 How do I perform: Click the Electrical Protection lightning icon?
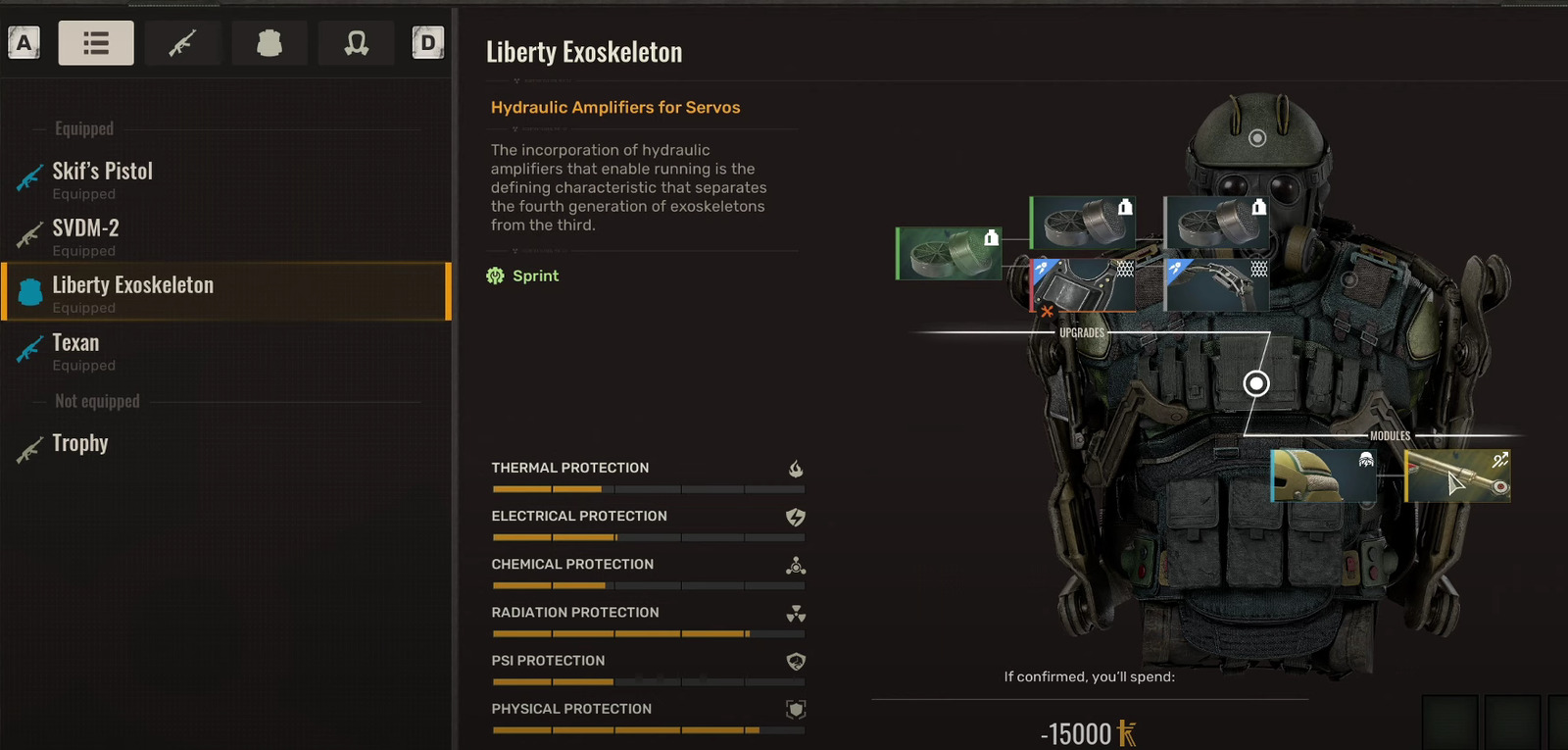point(796,518)
